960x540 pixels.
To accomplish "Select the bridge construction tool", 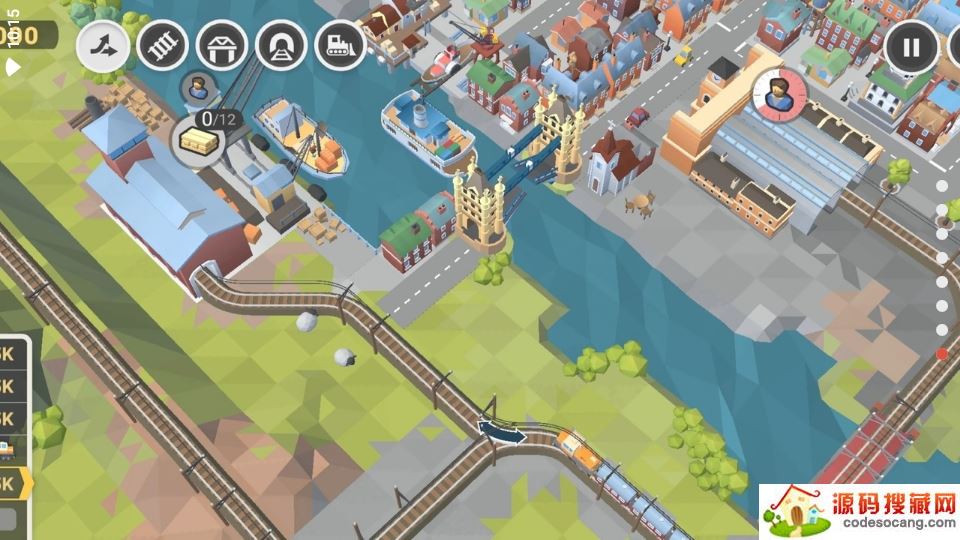I will tap(221, 45).
